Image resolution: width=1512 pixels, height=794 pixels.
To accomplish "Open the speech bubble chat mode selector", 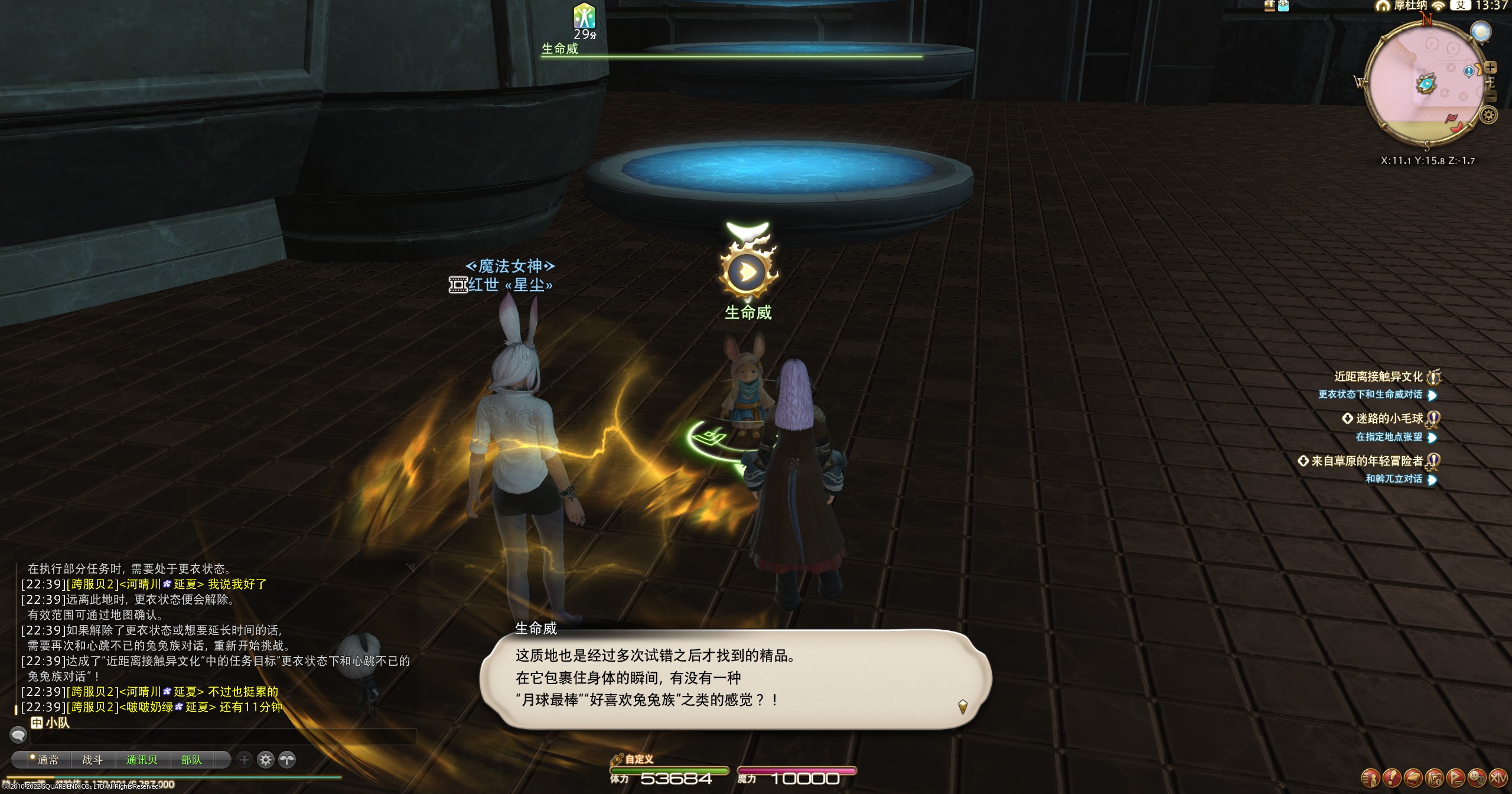I will (x=18, y=735).
